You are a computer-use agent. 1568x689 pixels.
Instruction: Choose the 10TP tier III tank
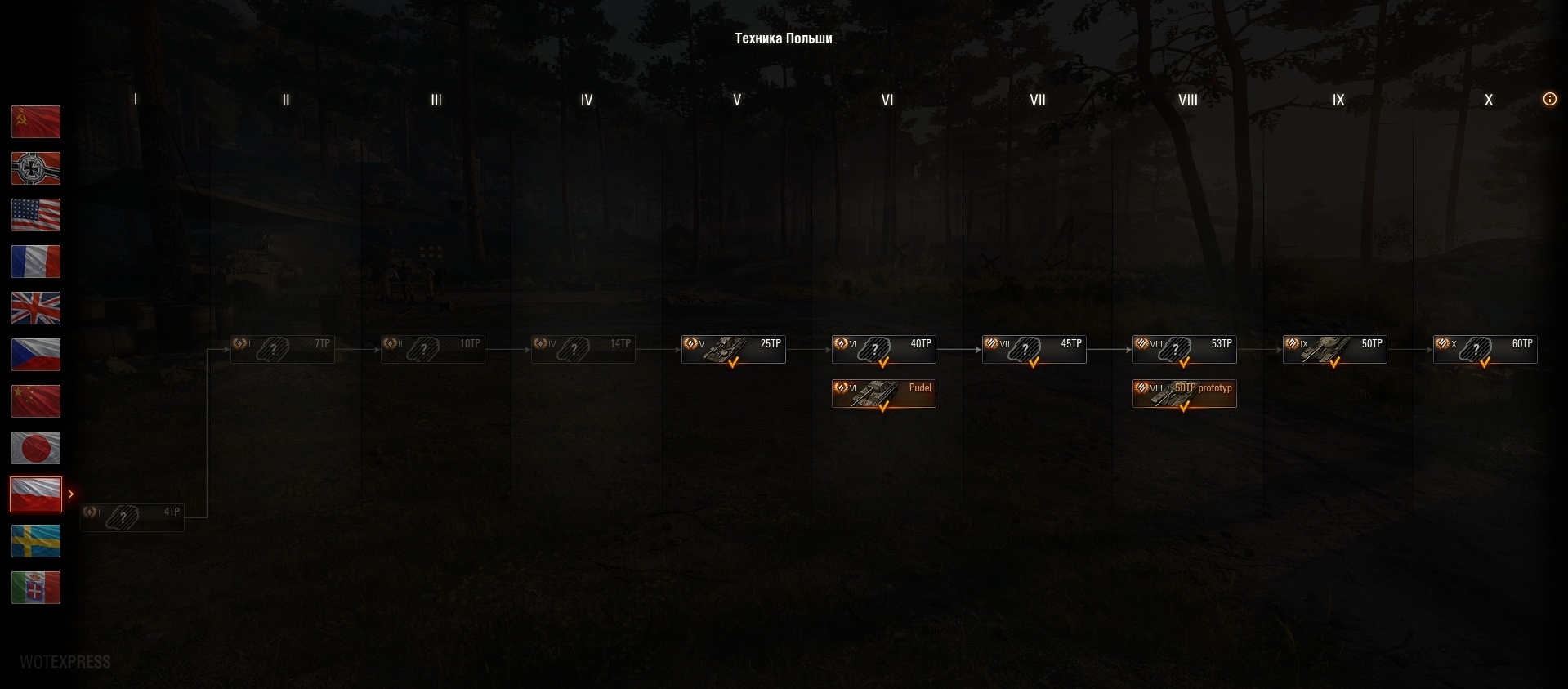pos(433,349)
